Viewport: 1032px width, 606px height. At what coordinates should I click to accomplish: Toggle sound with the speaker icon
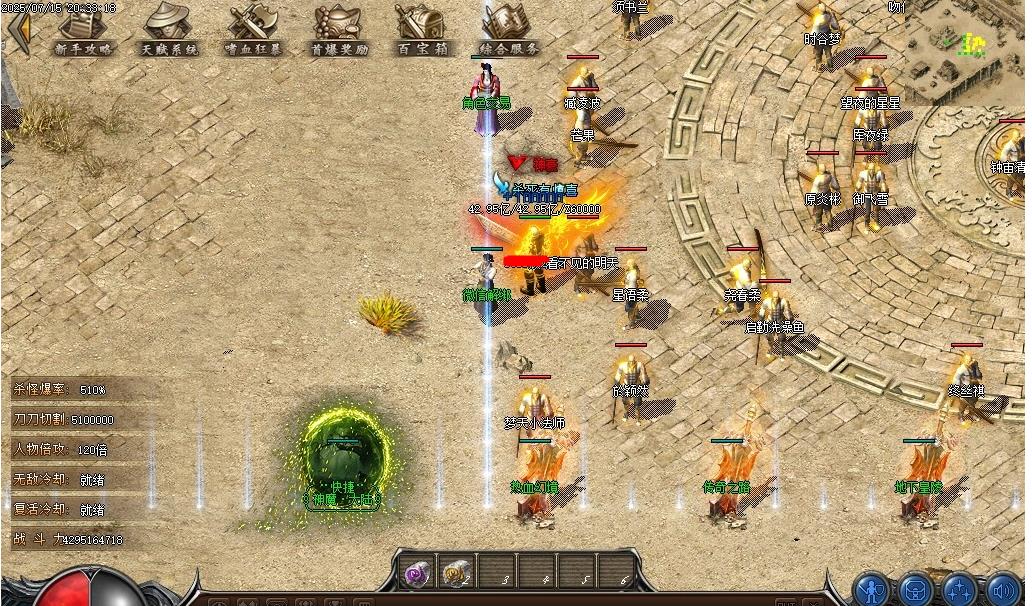click(x=1001, y=588)
